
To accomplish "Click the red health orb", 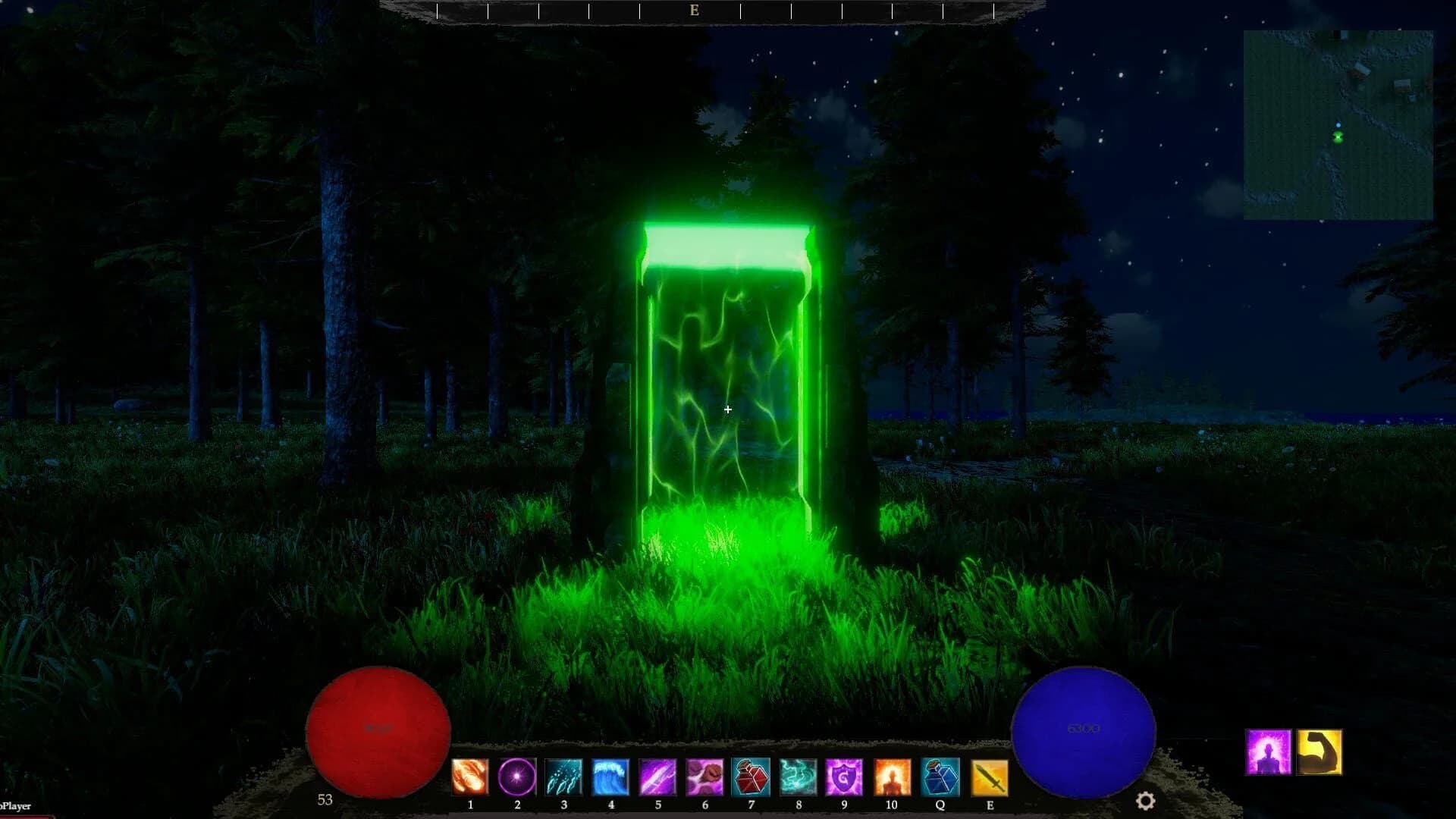I will pos(378,730).
